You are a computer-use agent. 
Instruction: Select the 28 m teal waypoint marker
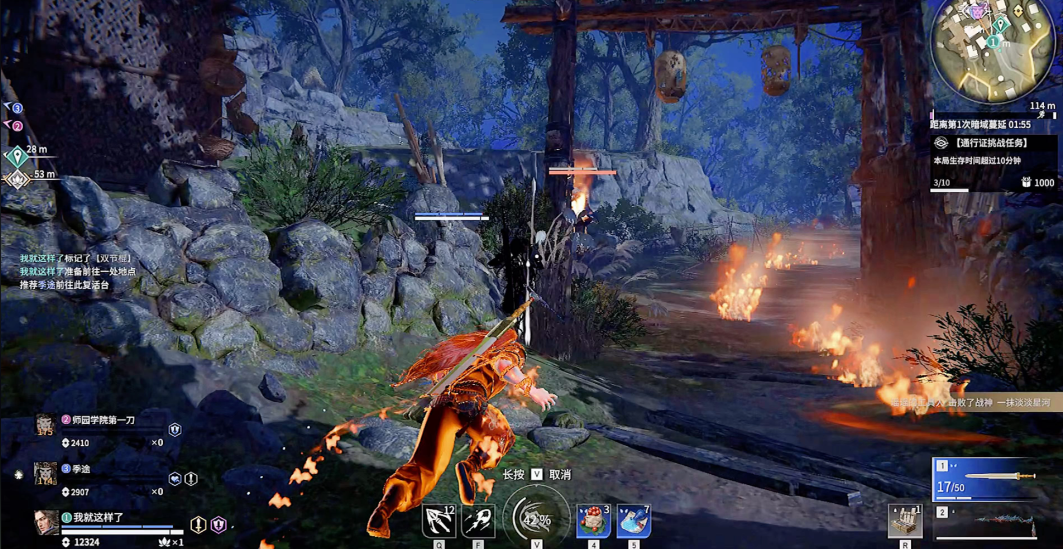coord(17,157)
